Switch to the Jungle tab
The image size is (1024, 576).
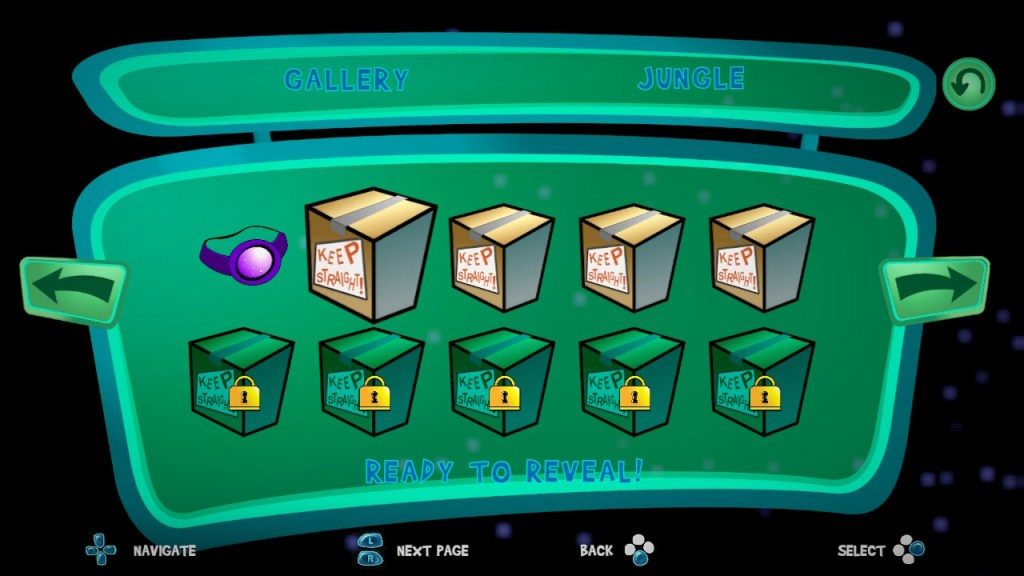click(x=691, y=79)
